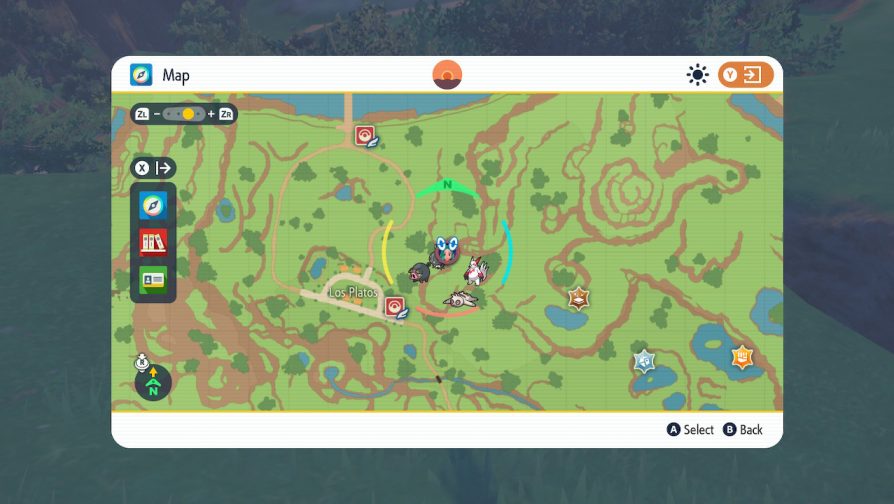Select the orange fighting-type Tera Raid crystal

[741, 357]
